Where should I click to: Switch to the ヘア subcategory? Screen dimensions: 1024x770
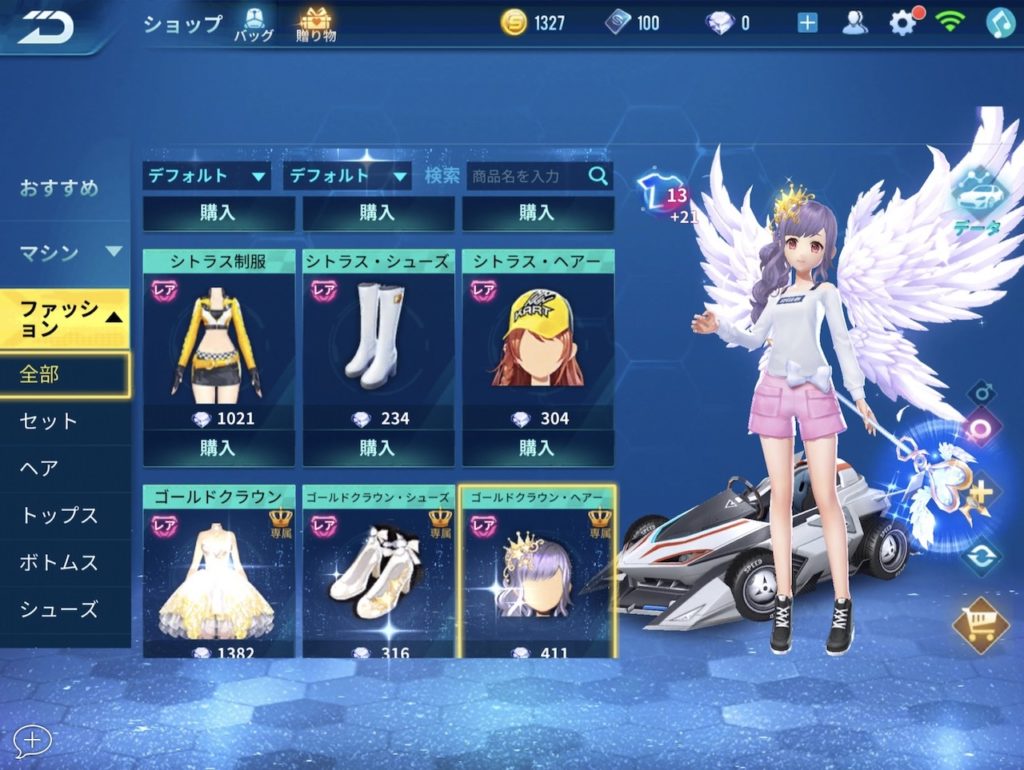40,468
